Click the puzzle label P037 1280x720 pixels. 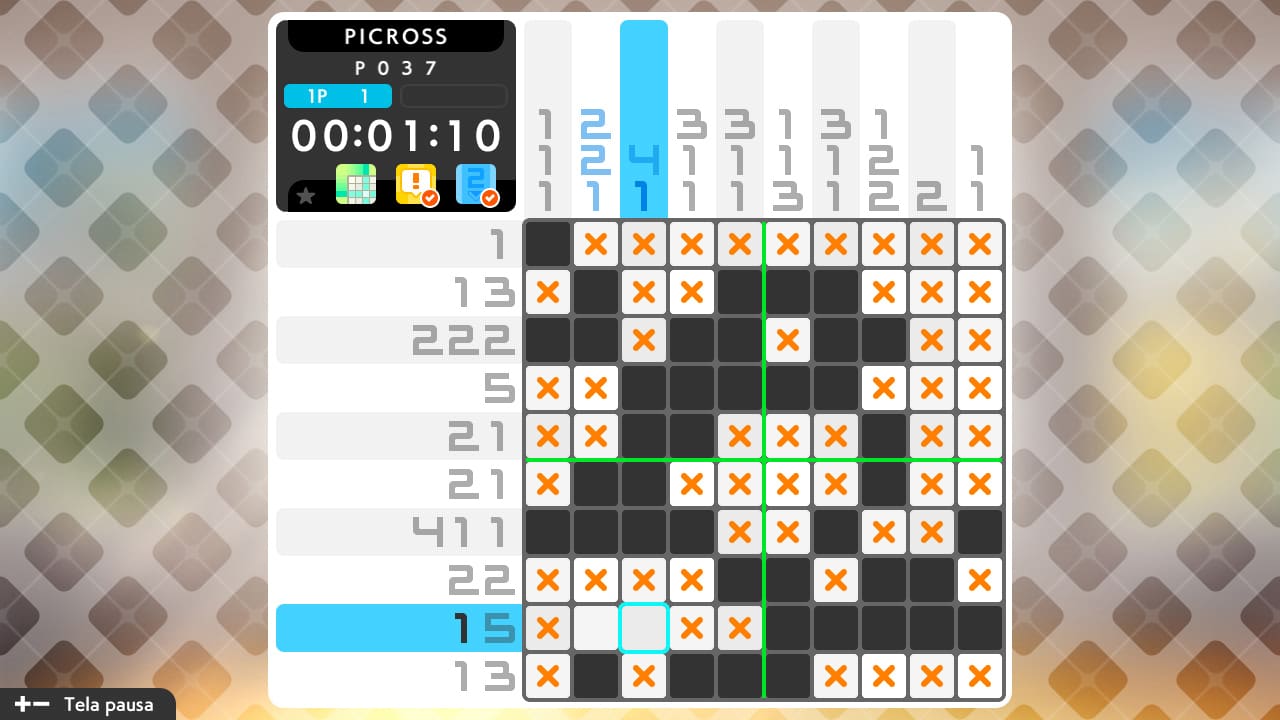(x=396, y=67)
